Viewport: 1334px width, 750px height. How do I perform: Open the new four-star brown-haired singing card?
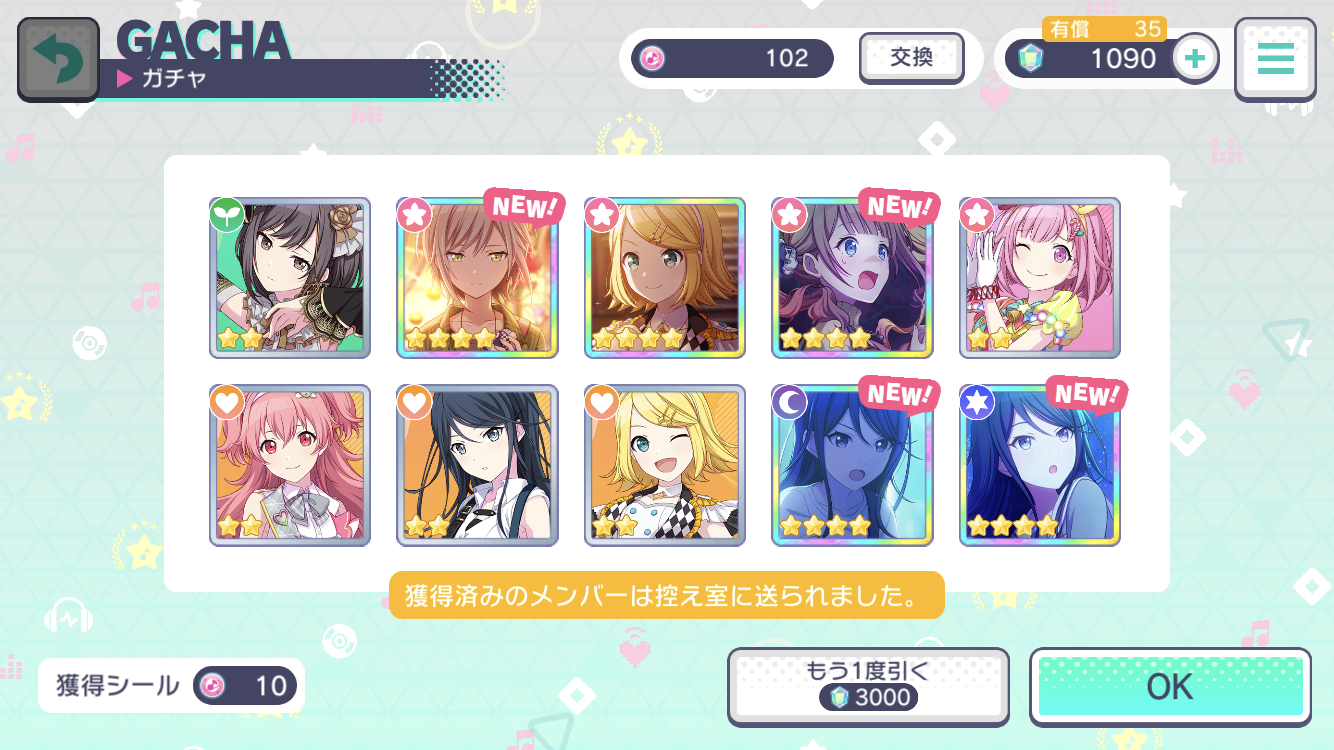(x=852, y=277)
